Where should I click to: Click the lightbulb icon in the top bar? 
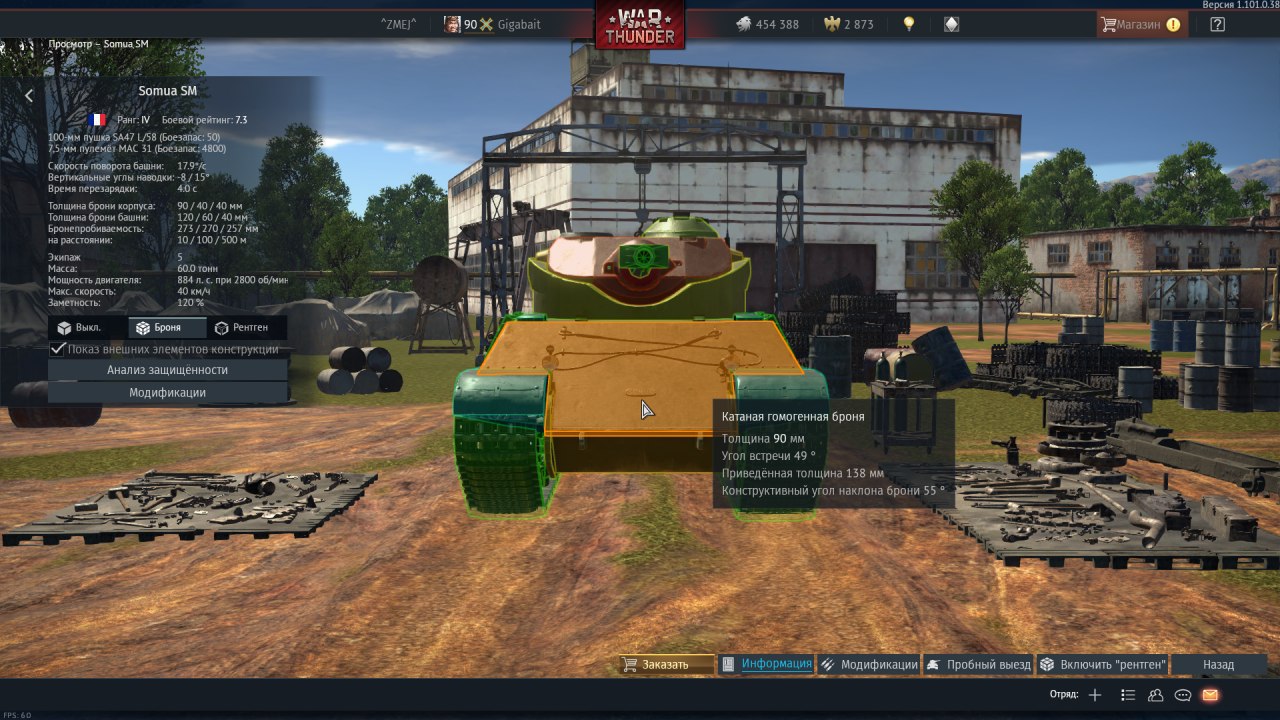tap(909, 24)
